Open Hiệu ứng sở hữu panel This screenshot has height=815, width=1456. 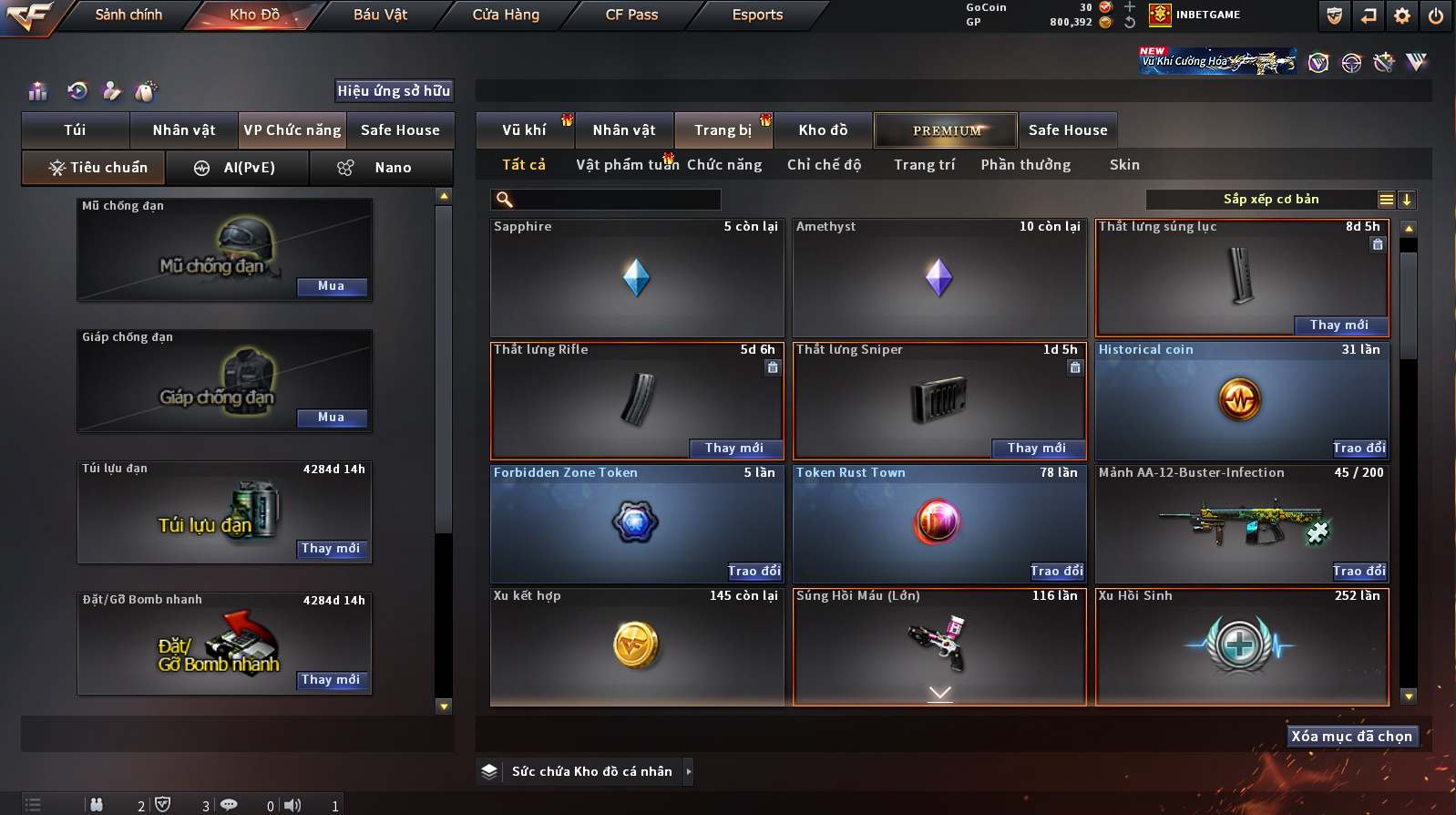(394, 91)
